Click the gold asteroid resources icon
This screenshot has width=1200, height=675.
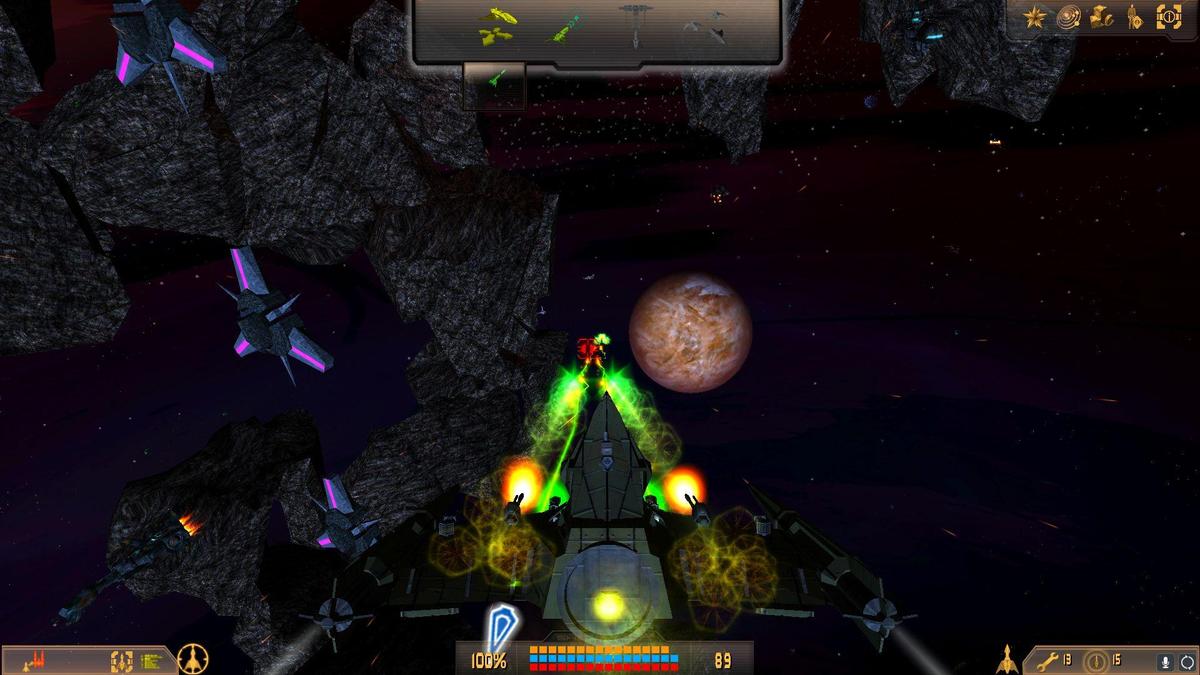point(1101,17)
